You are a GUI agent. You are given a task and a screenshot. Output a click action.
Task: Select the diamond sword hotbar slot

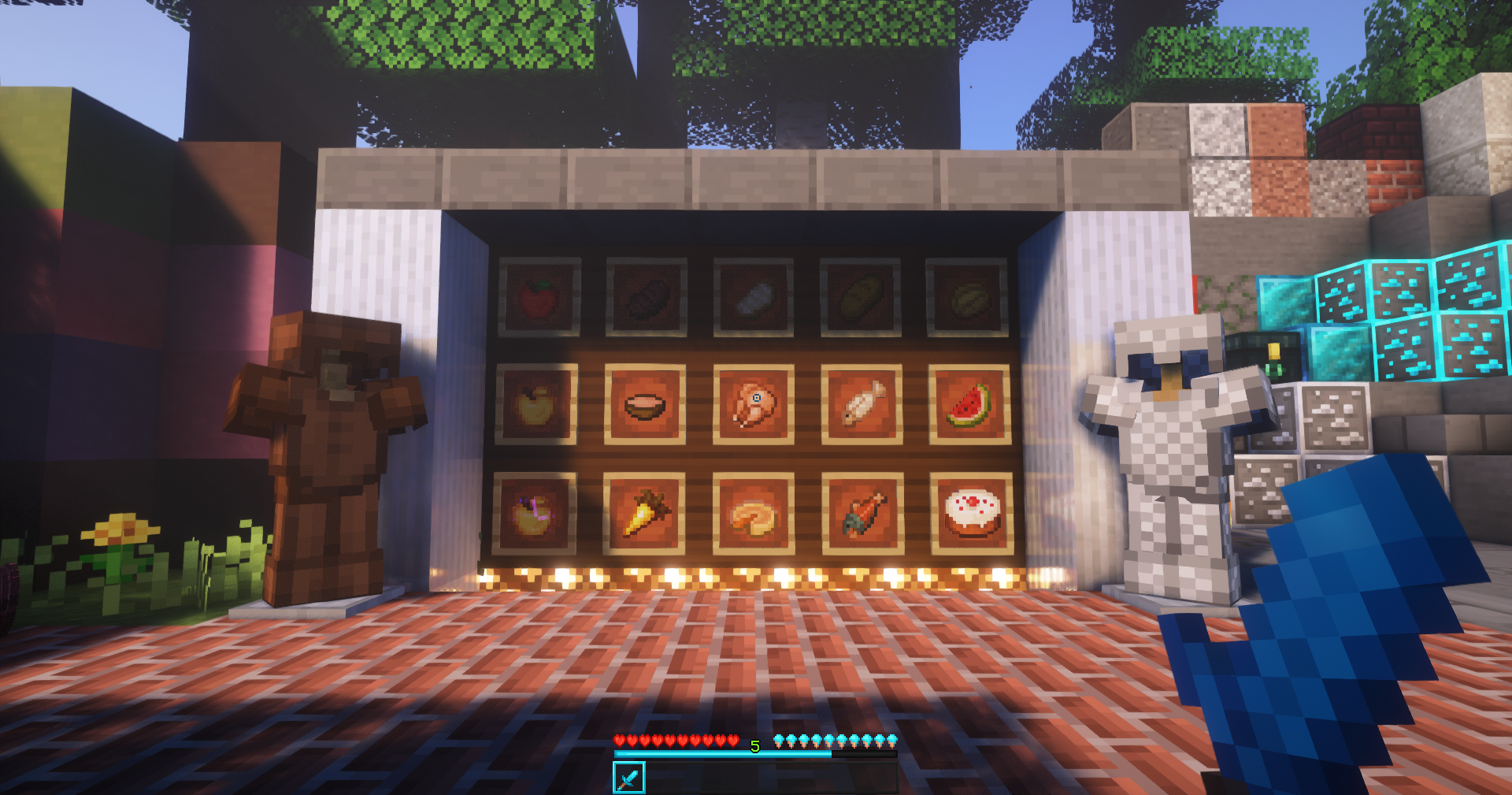coord(628,778)
